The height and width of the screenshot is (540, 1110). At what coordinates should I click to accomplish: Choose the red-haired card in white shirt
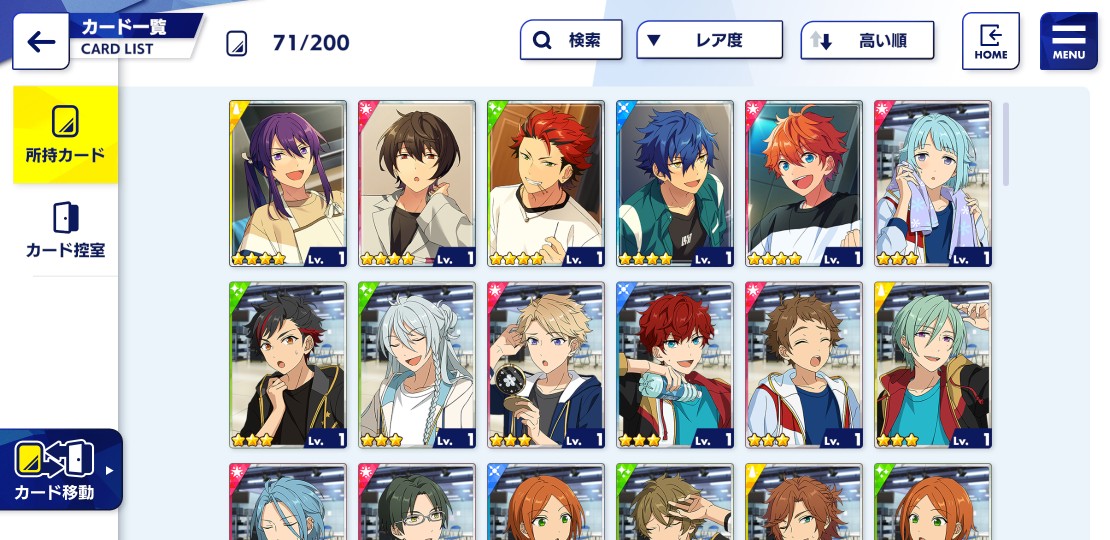pyautogui.click(x=546, y=183)
